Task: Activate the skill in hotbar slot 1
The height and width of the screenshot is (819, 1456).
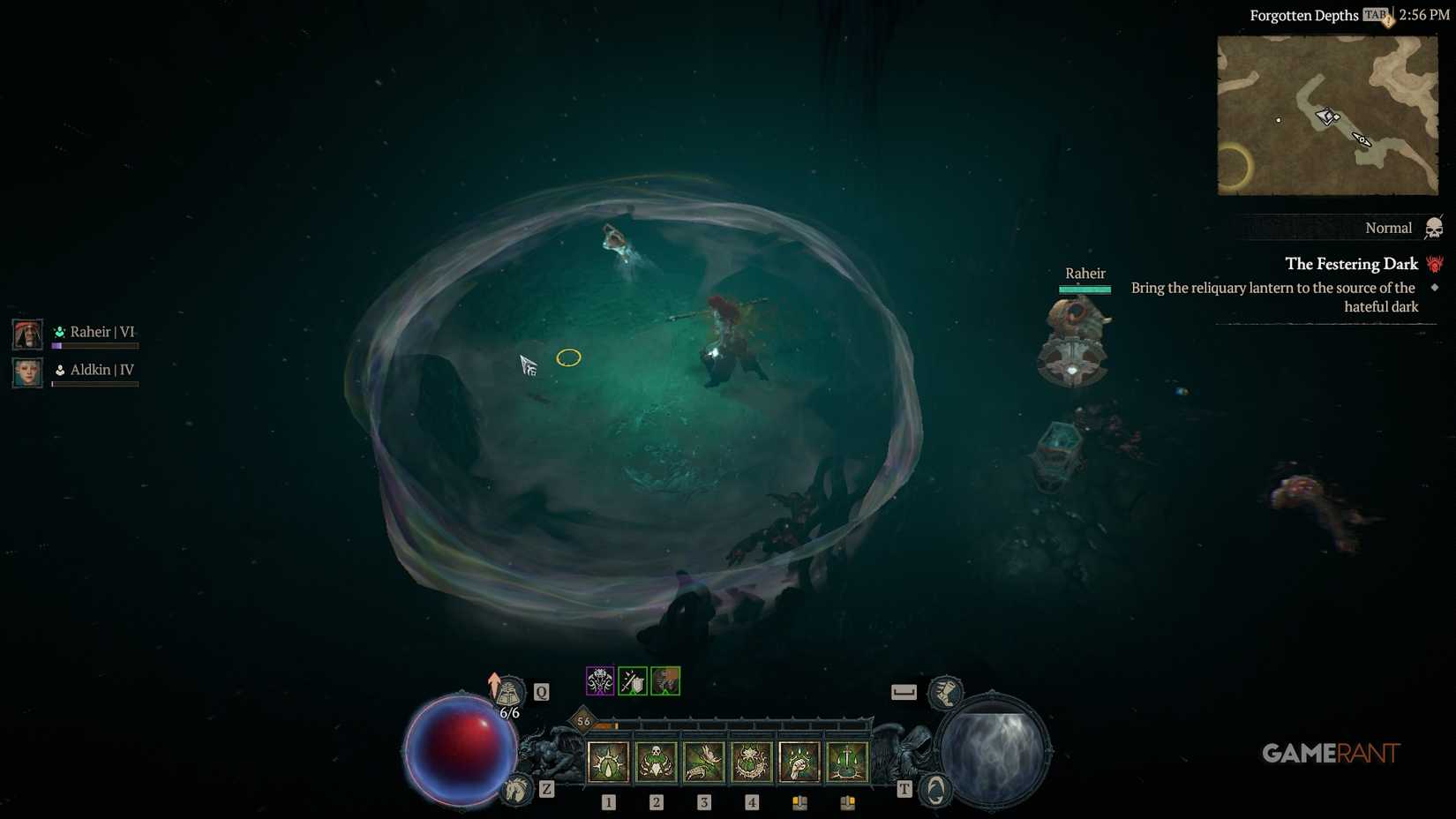Action: [607, 761]
